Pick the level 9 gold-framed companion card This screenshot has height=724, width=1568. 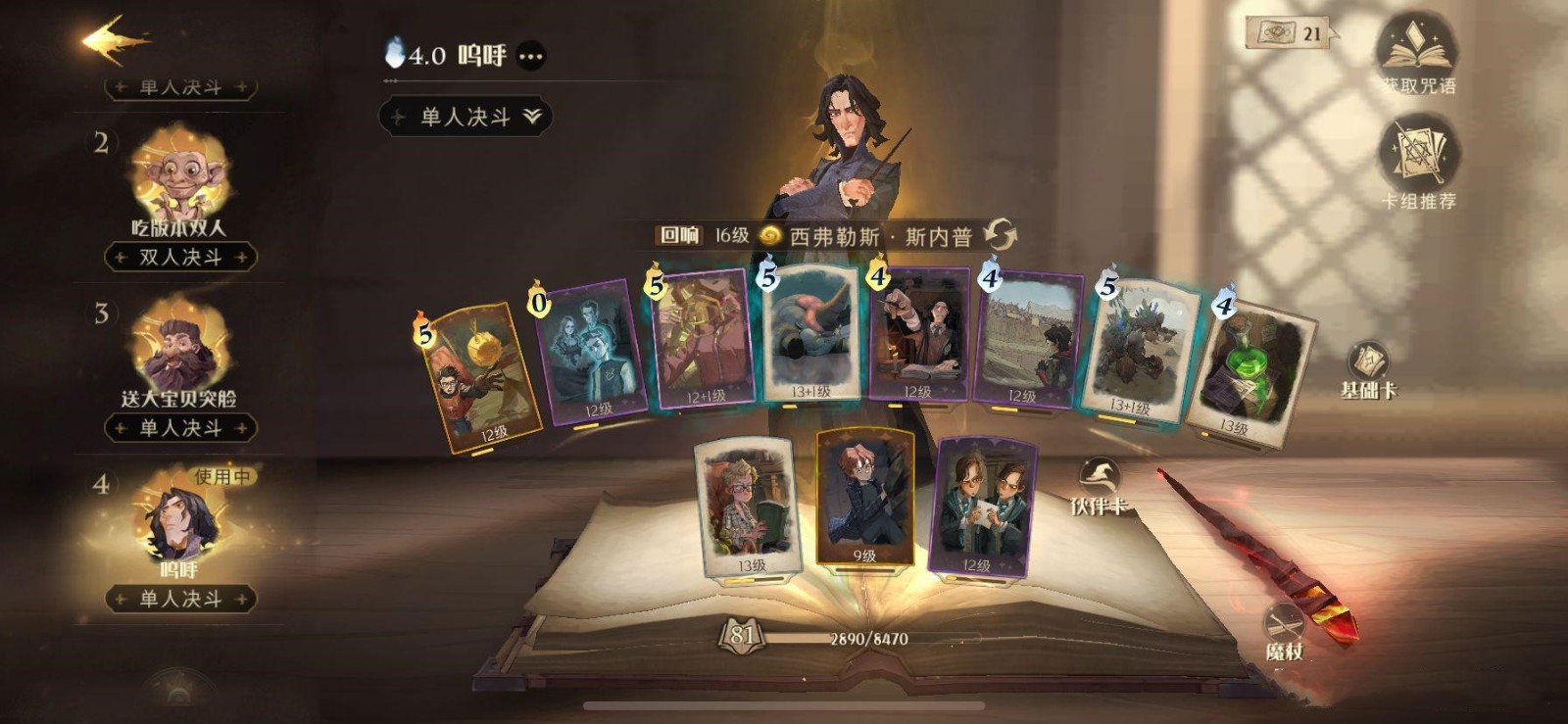(x=864, y=497)
